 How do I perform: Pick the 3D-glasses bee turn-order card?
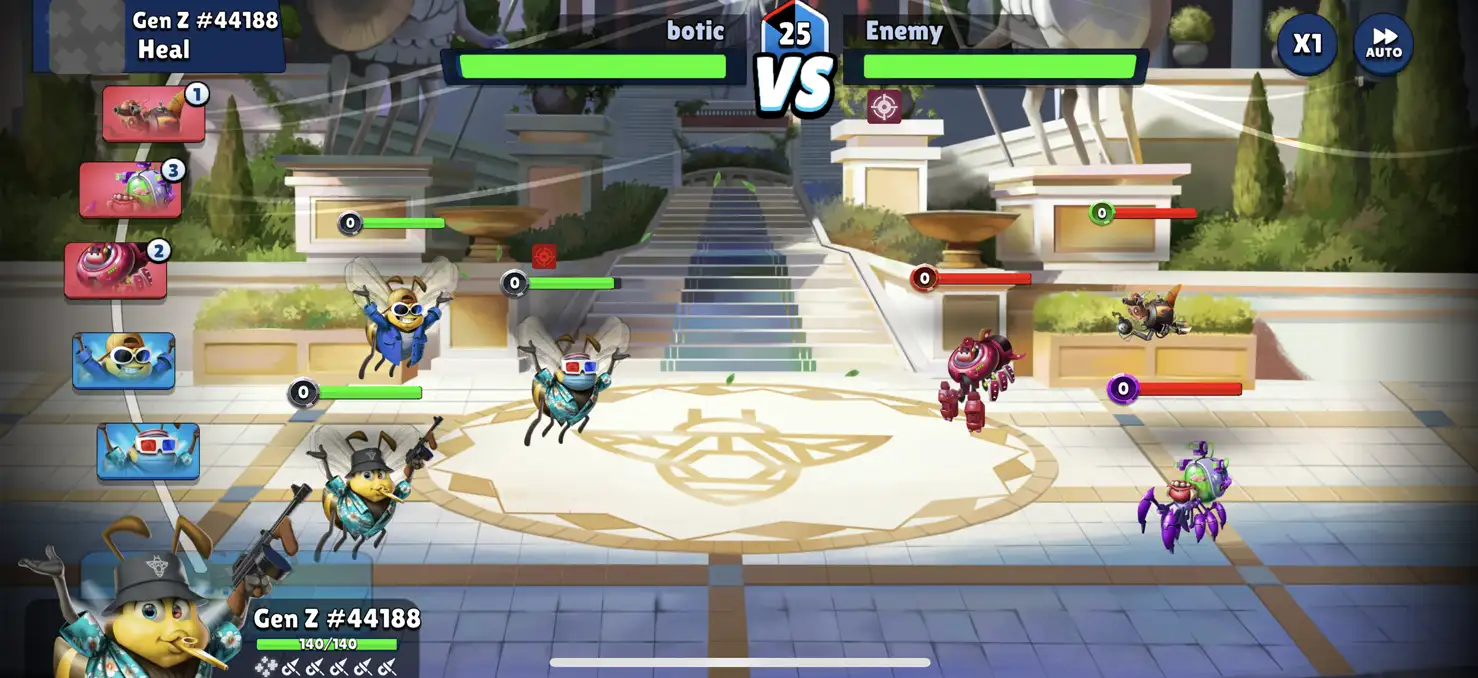coord(148,451)
